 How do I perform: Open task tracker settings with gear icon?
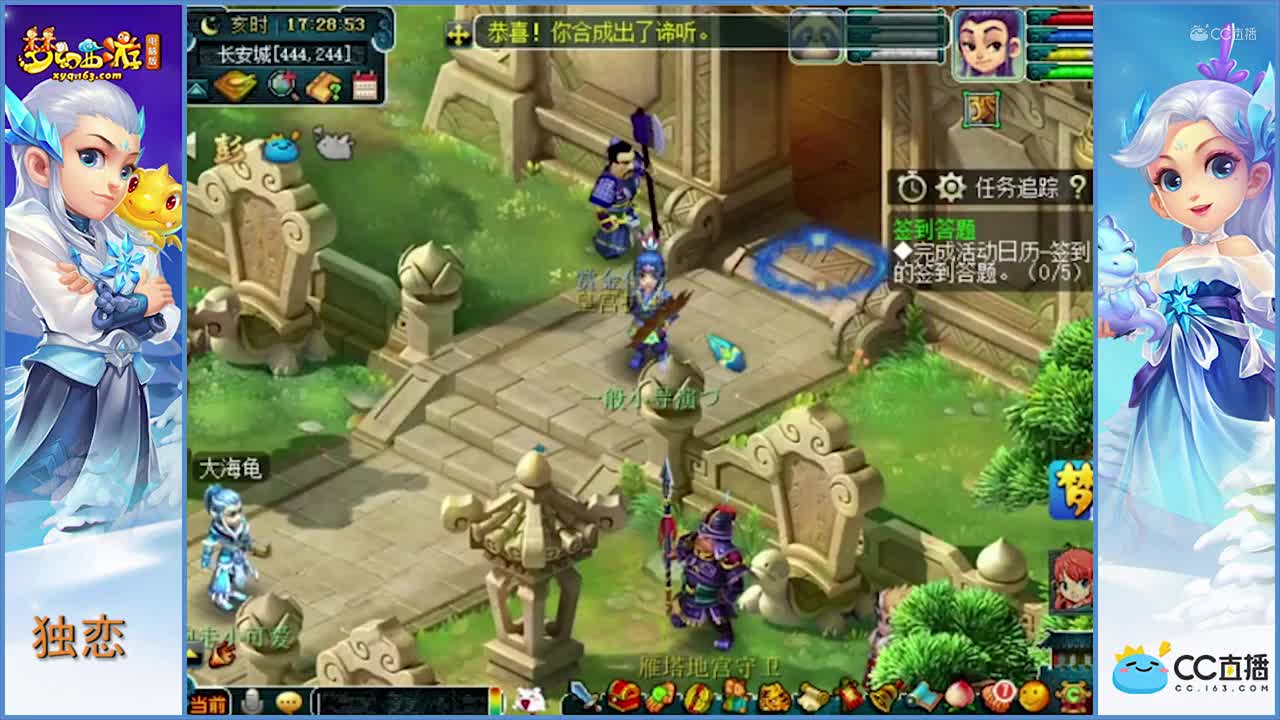[952, 187]
